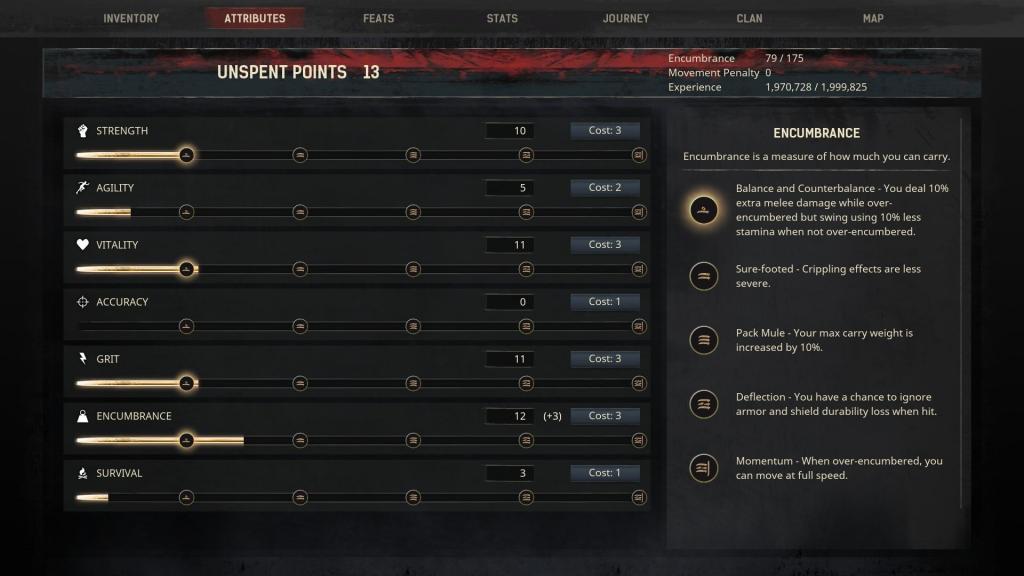This screenshot has height=576, width=1024.
Task: Upgrade Grit with its Cost button
Action: 604,359
